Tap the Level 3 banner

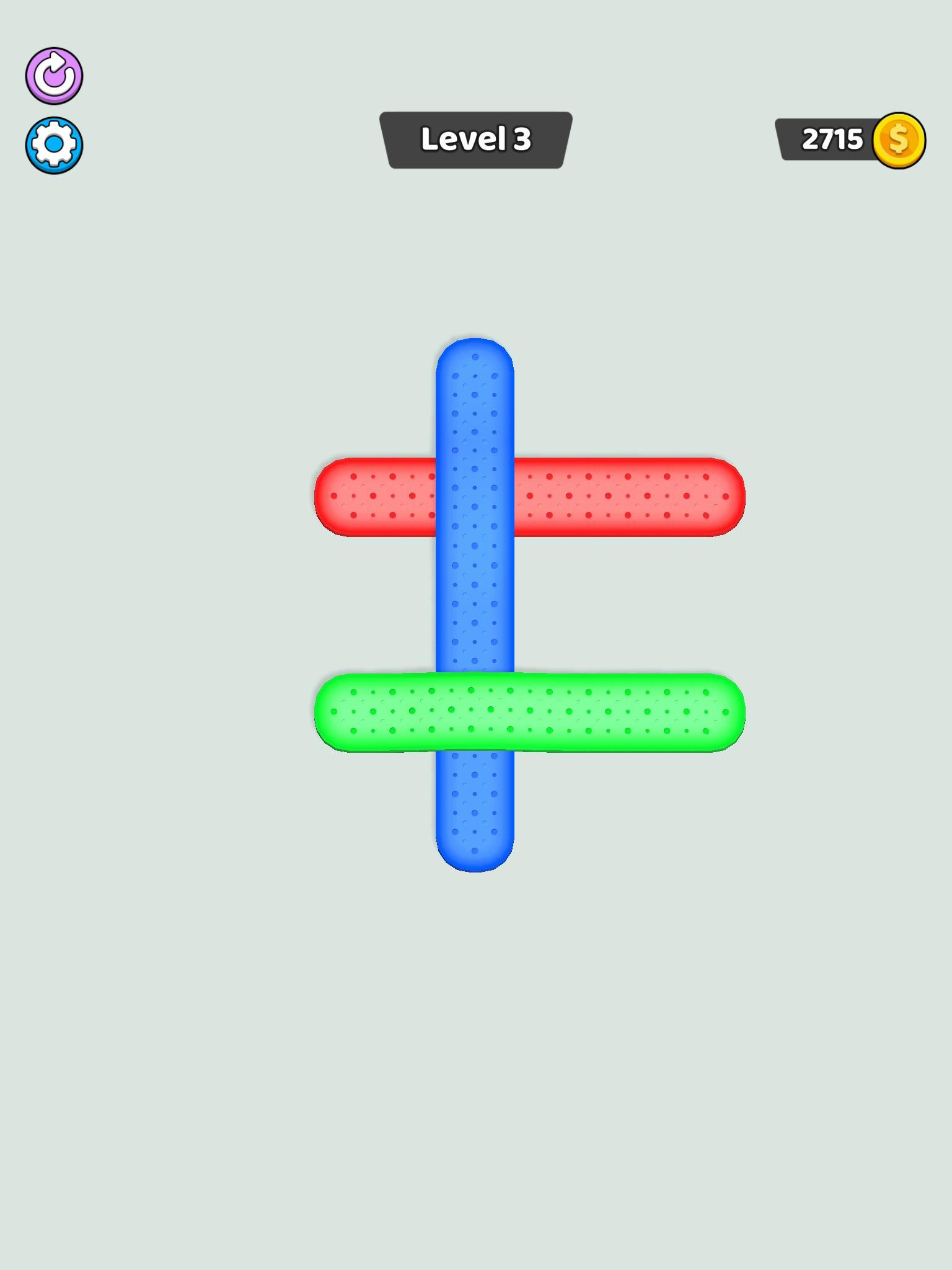tap(476, 139)
